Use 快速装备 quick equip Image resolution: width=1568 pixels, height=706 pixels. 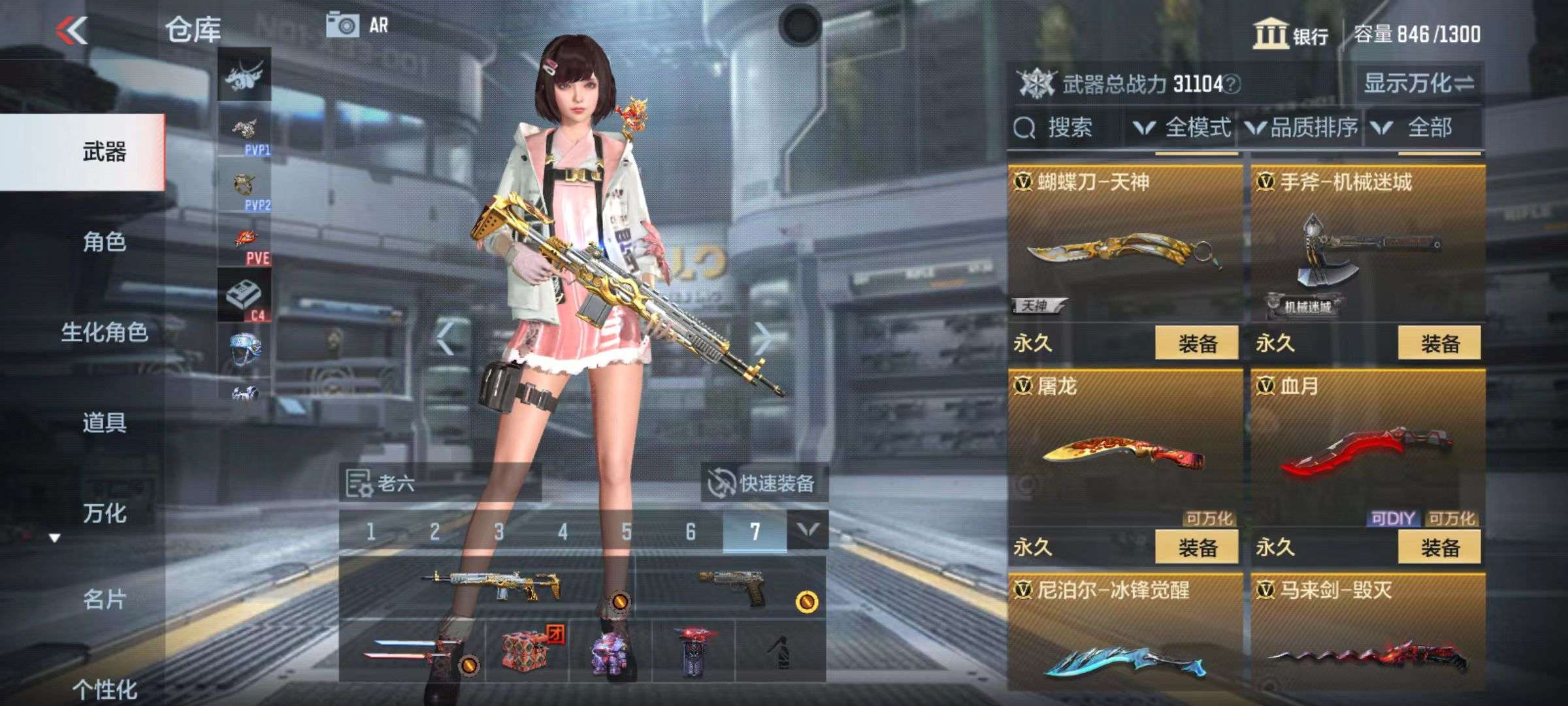[x=763, y=483]
